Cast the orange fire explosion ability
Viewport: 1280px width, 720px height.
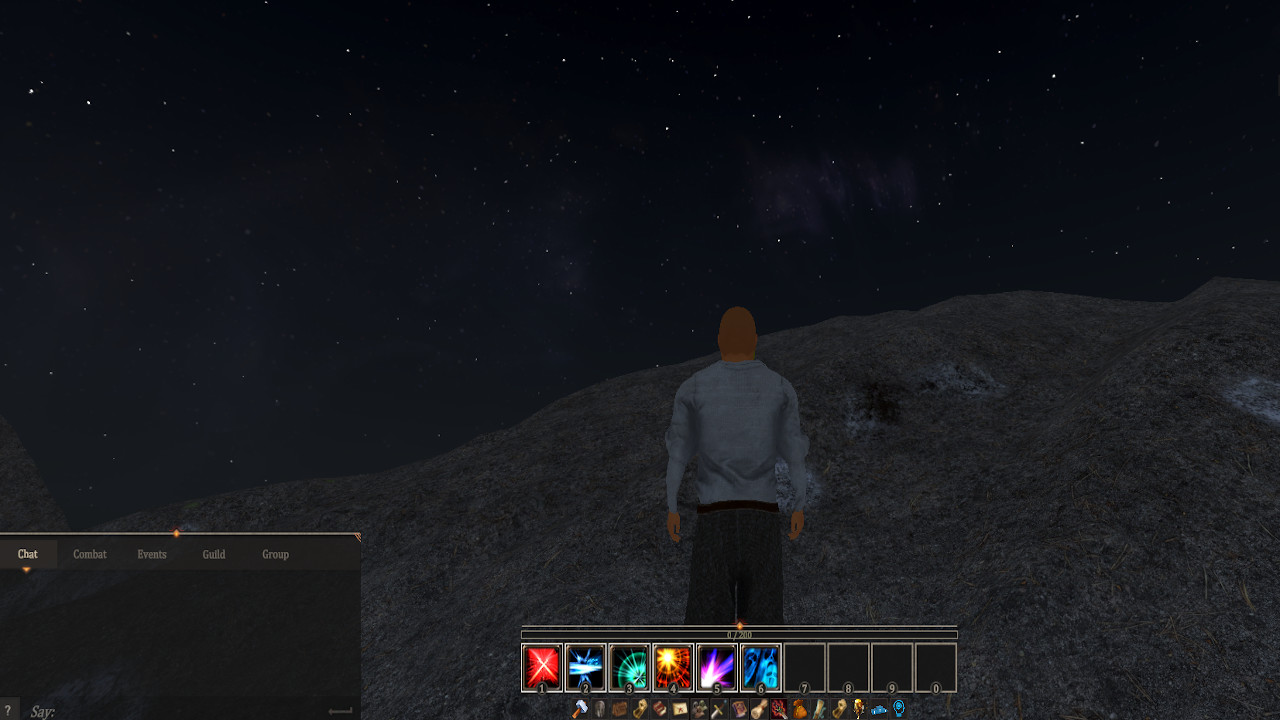(673, 667)
